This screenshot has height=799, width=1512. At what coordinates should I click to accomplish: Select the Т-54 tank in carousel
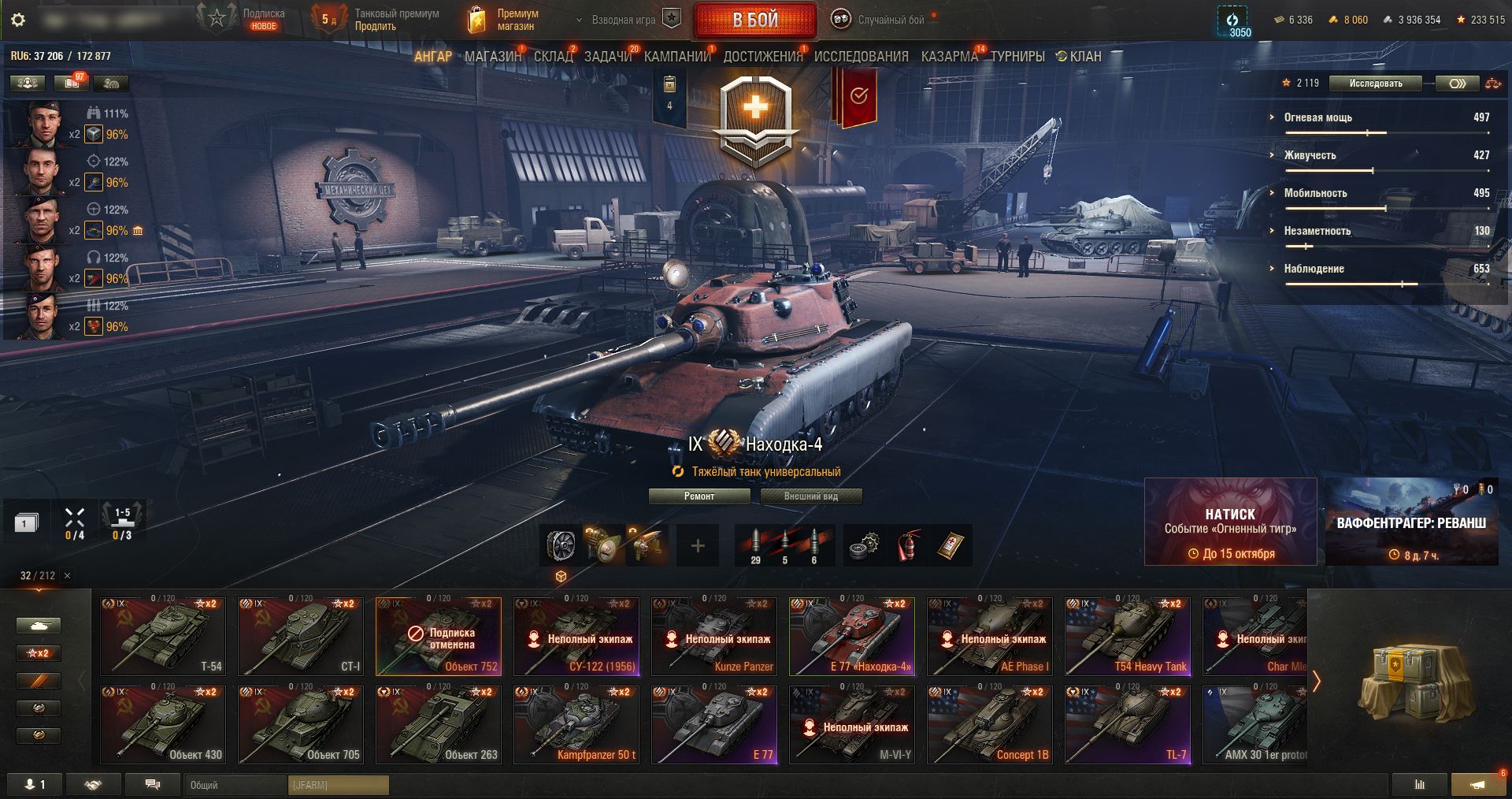coord(163,637)
